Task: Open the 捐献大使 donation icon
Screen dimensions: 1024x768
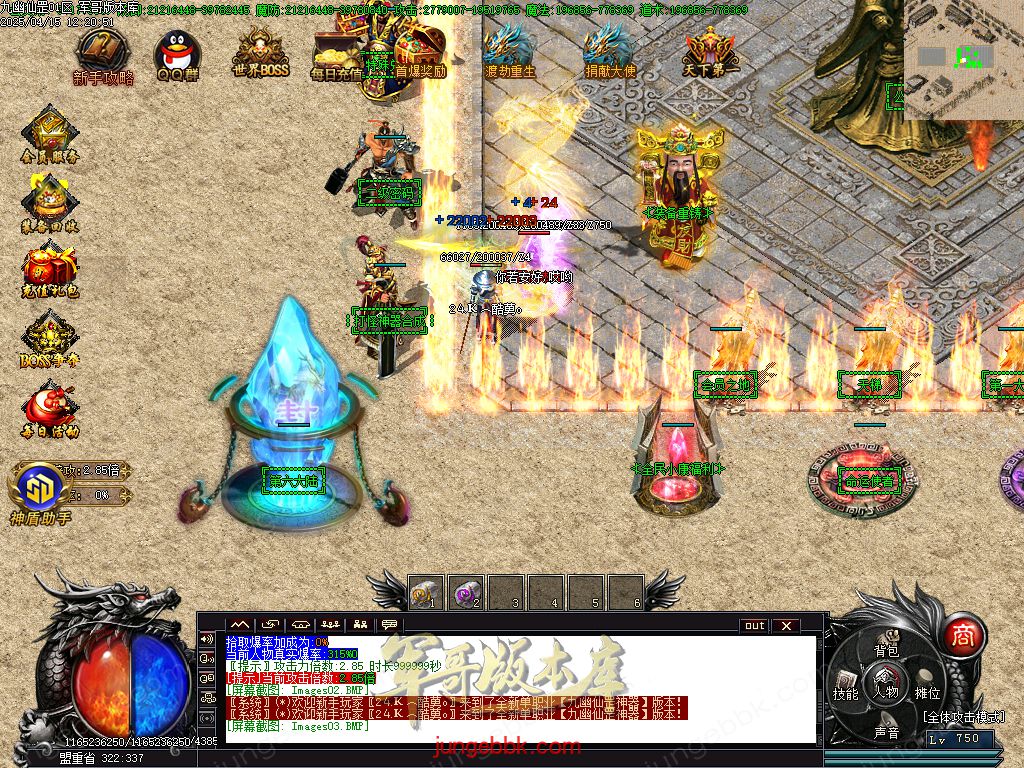Action: [x=610, y=48]
